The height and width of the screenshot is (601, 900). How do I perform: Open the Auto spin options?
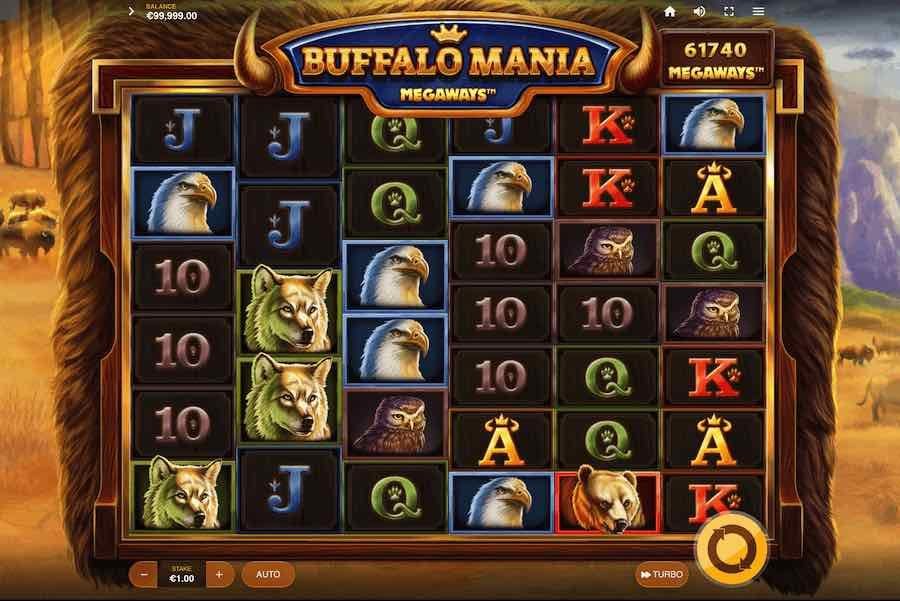pyautogui.click(x=268, y=574)
